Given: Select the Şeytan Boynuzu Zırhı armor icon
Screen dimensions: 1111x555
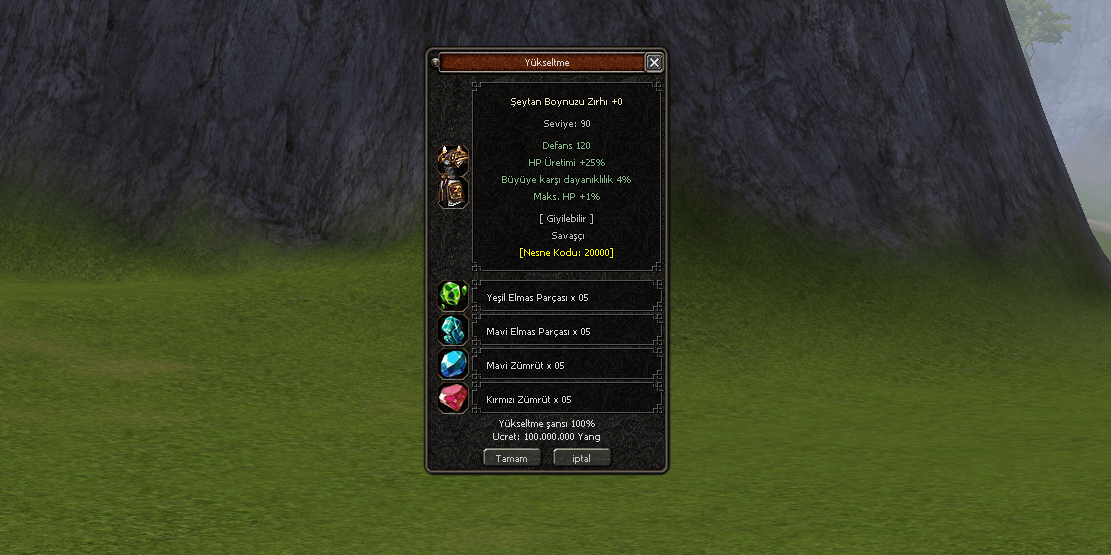Looking at the screenshot, I should click(453, 177).
